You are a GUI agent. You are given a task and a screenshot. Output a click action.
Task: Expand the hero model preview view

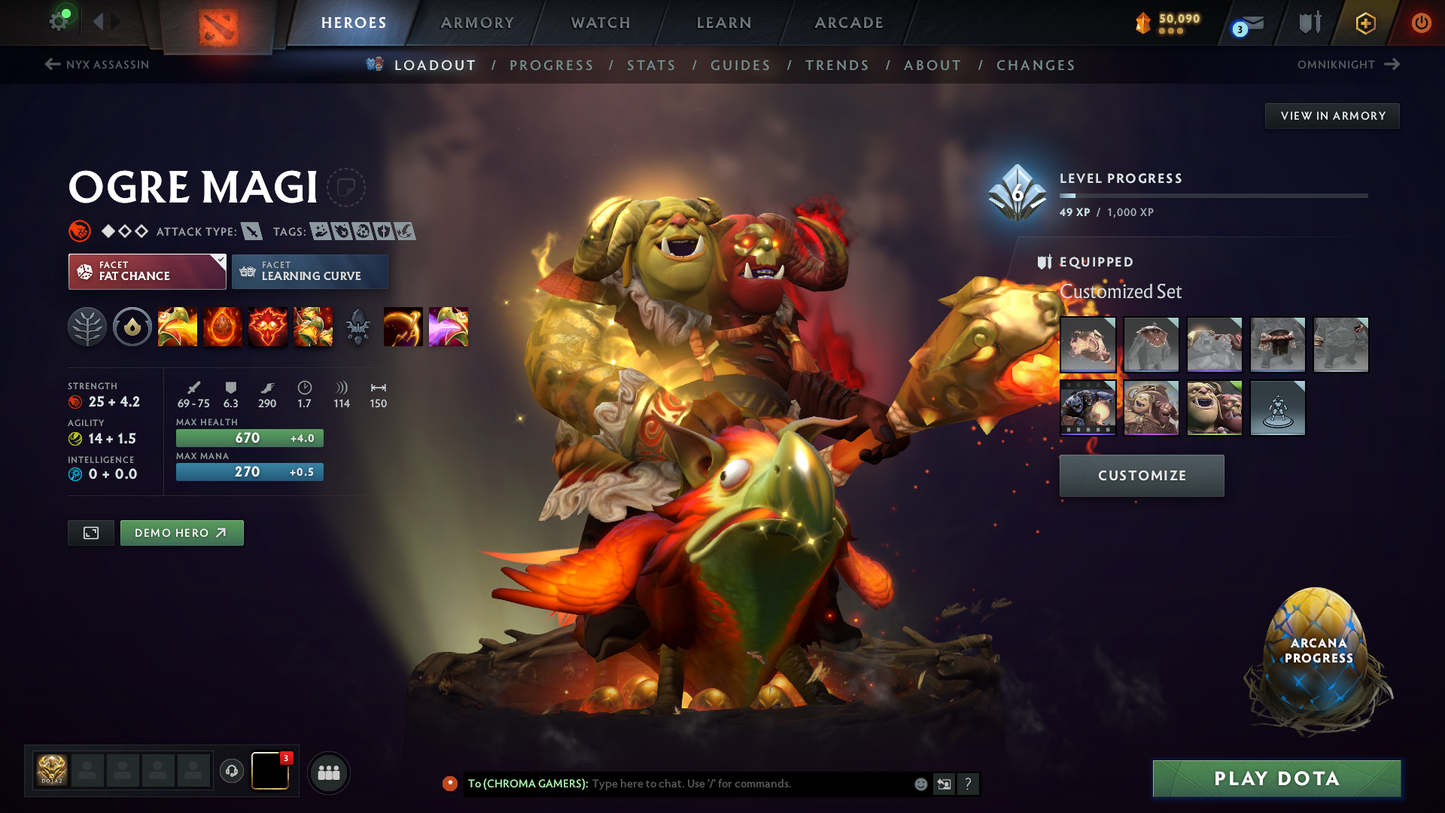(90, 532)
